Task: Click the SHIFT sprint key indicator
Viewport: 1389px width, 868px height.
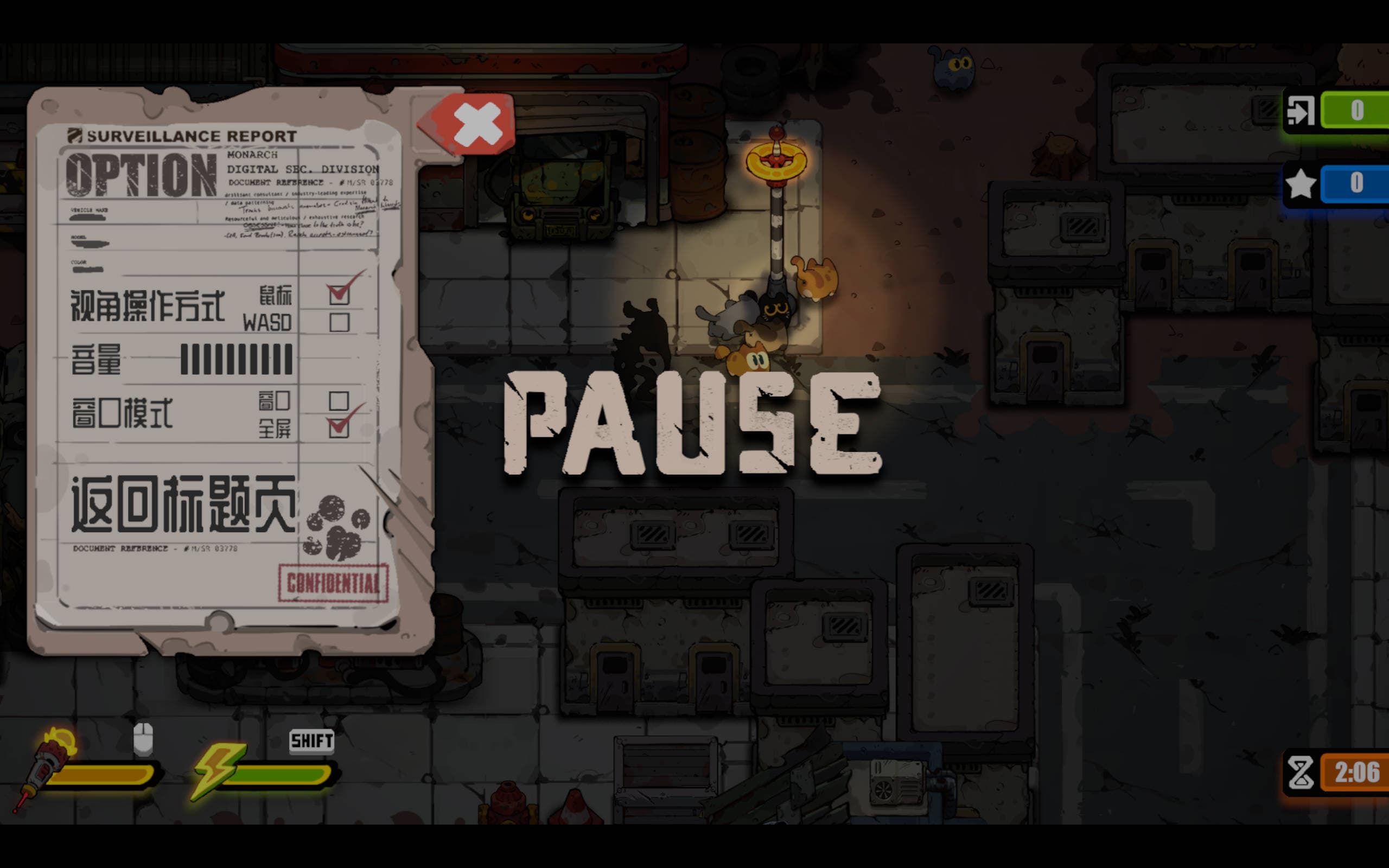Action: pos(311,741)
